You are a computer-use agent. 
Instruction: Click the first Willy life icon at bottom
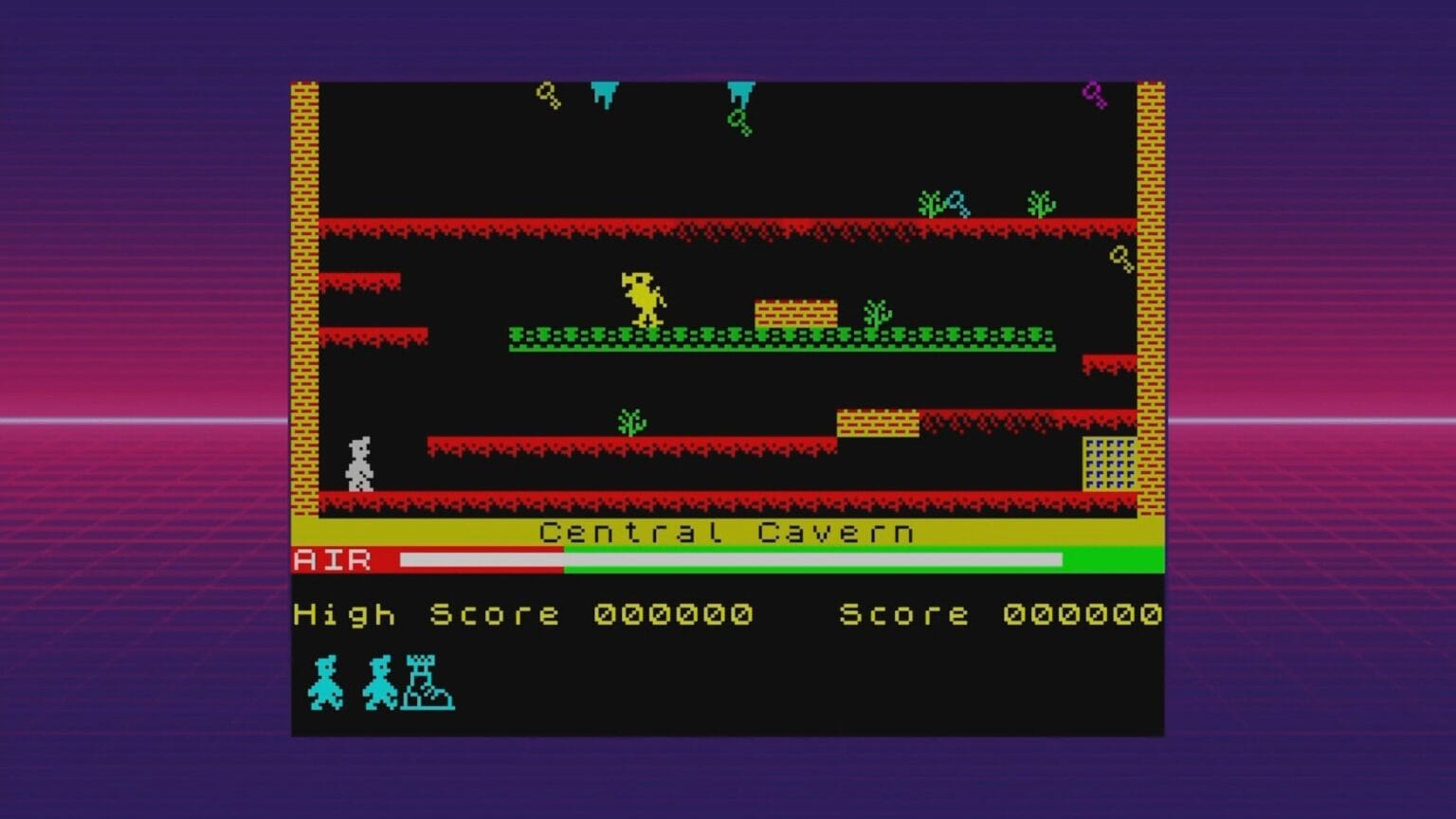click(x=327, y=682)
